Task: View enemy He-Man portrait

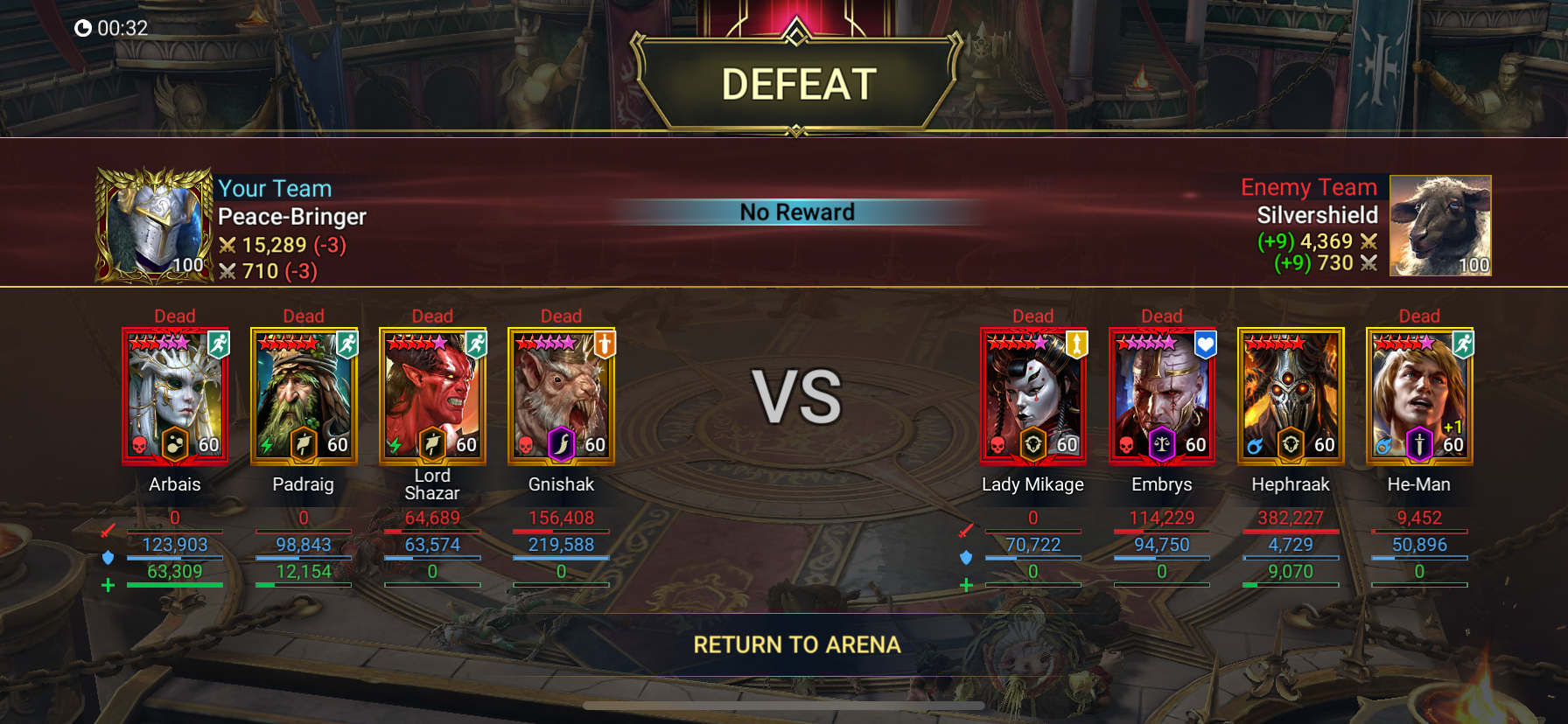Action: point(1419,395)
